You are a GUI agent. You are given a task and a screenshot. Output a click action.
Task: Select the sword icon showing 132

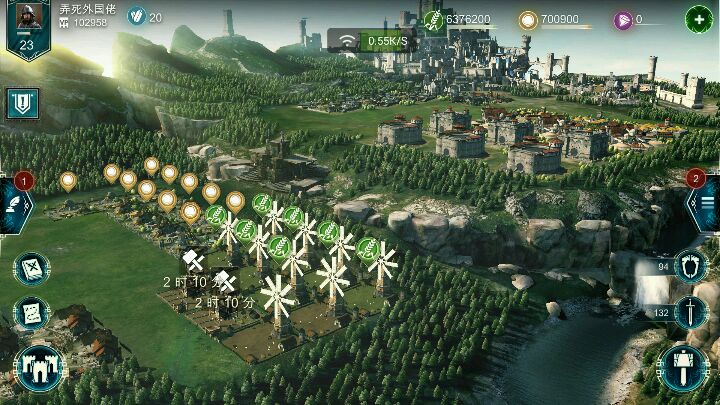pyautogui.click(x=690, y=313)
